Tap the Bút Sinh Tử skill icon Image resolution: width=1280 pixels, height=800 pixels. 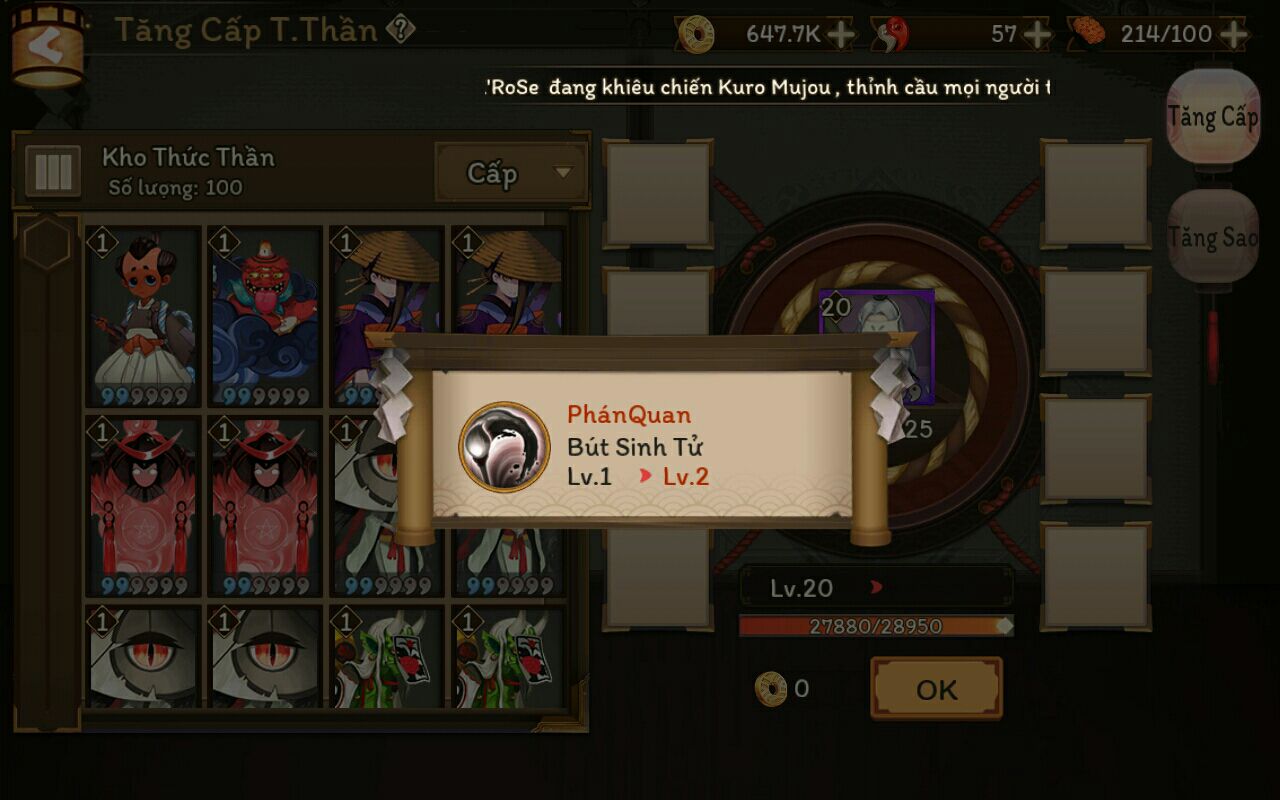click(504, 447)
